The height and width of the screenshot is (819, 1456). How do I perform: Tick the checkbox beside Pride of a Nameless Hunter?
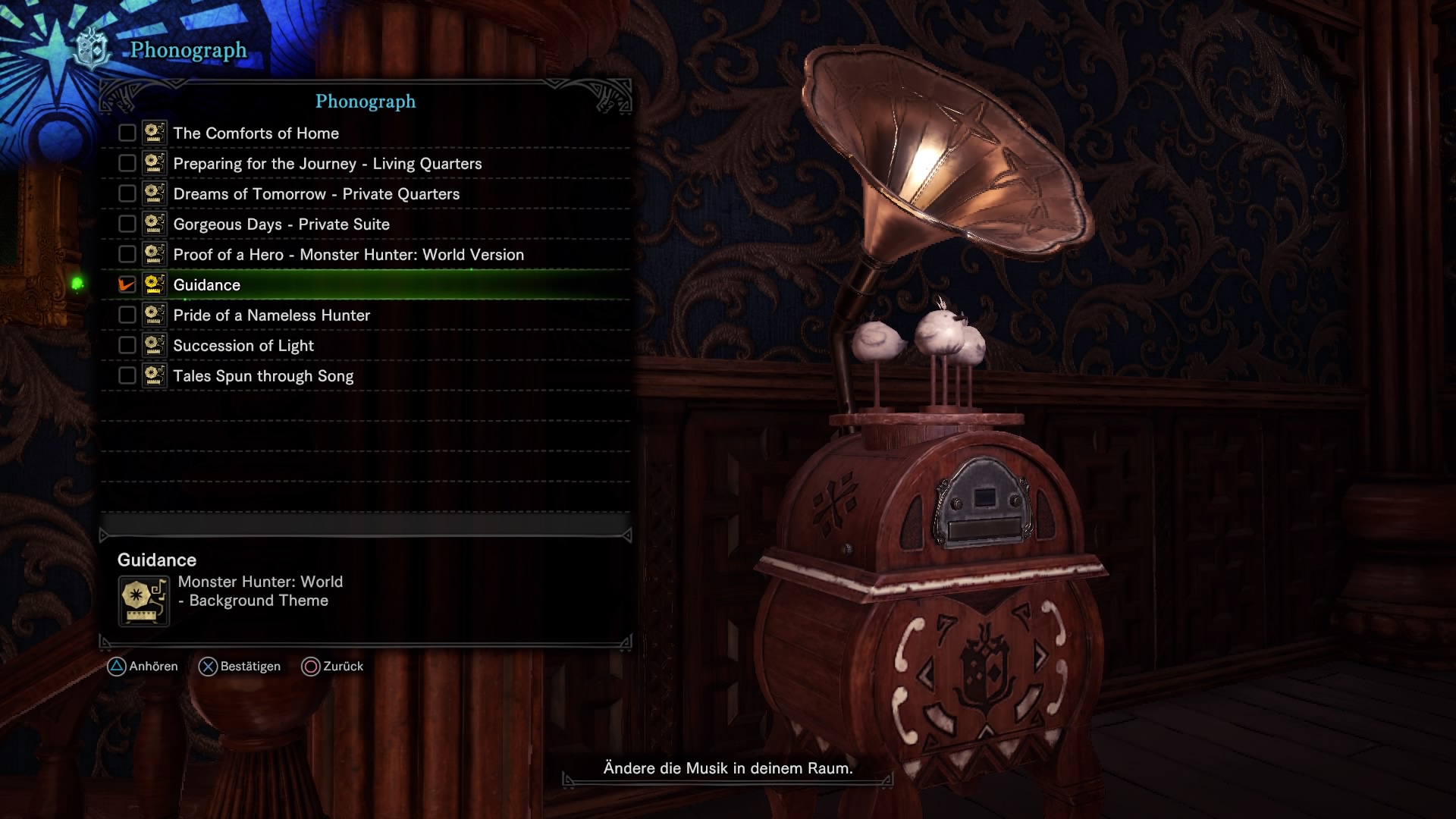127,315
